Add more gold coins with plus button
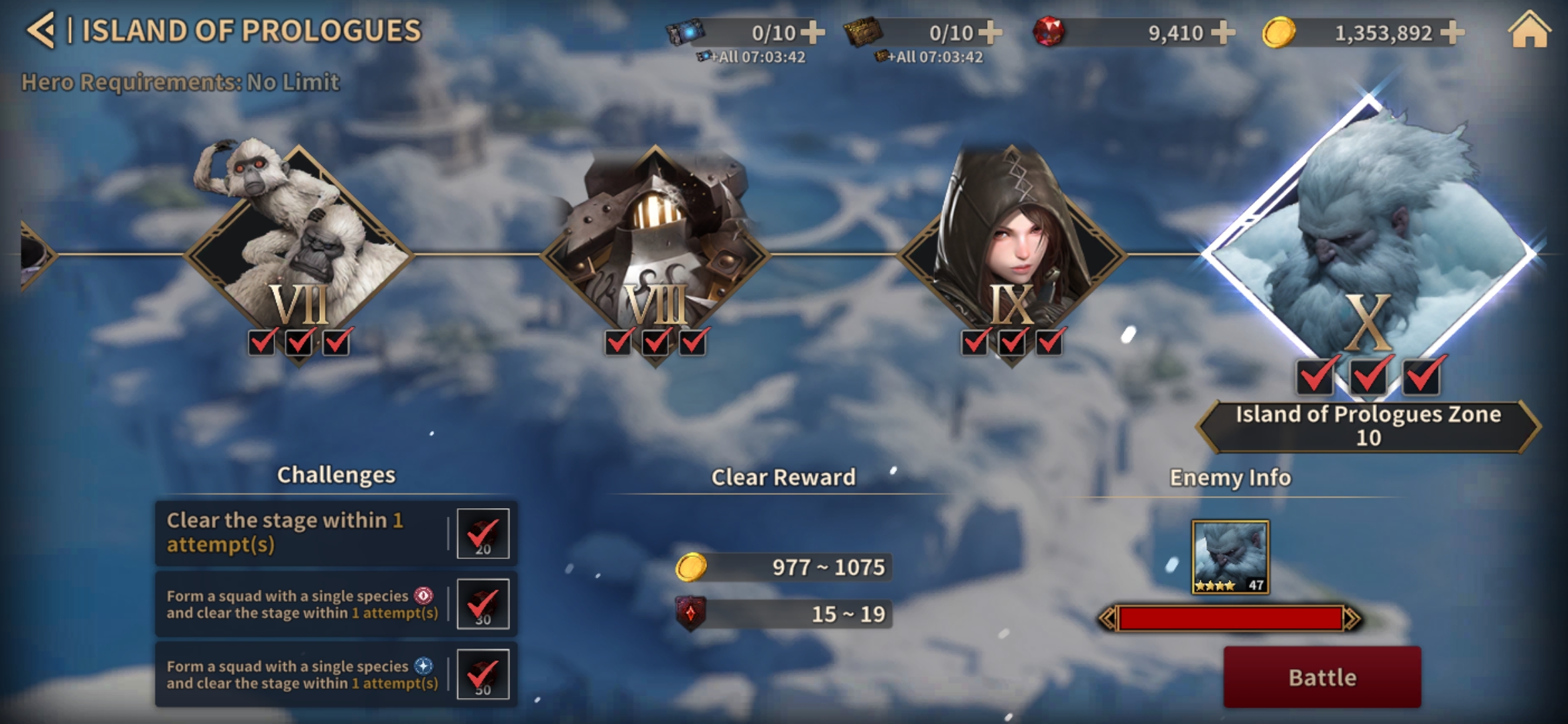The width and height of the screenshot is (1568, 724). (x=1451, y=32)
